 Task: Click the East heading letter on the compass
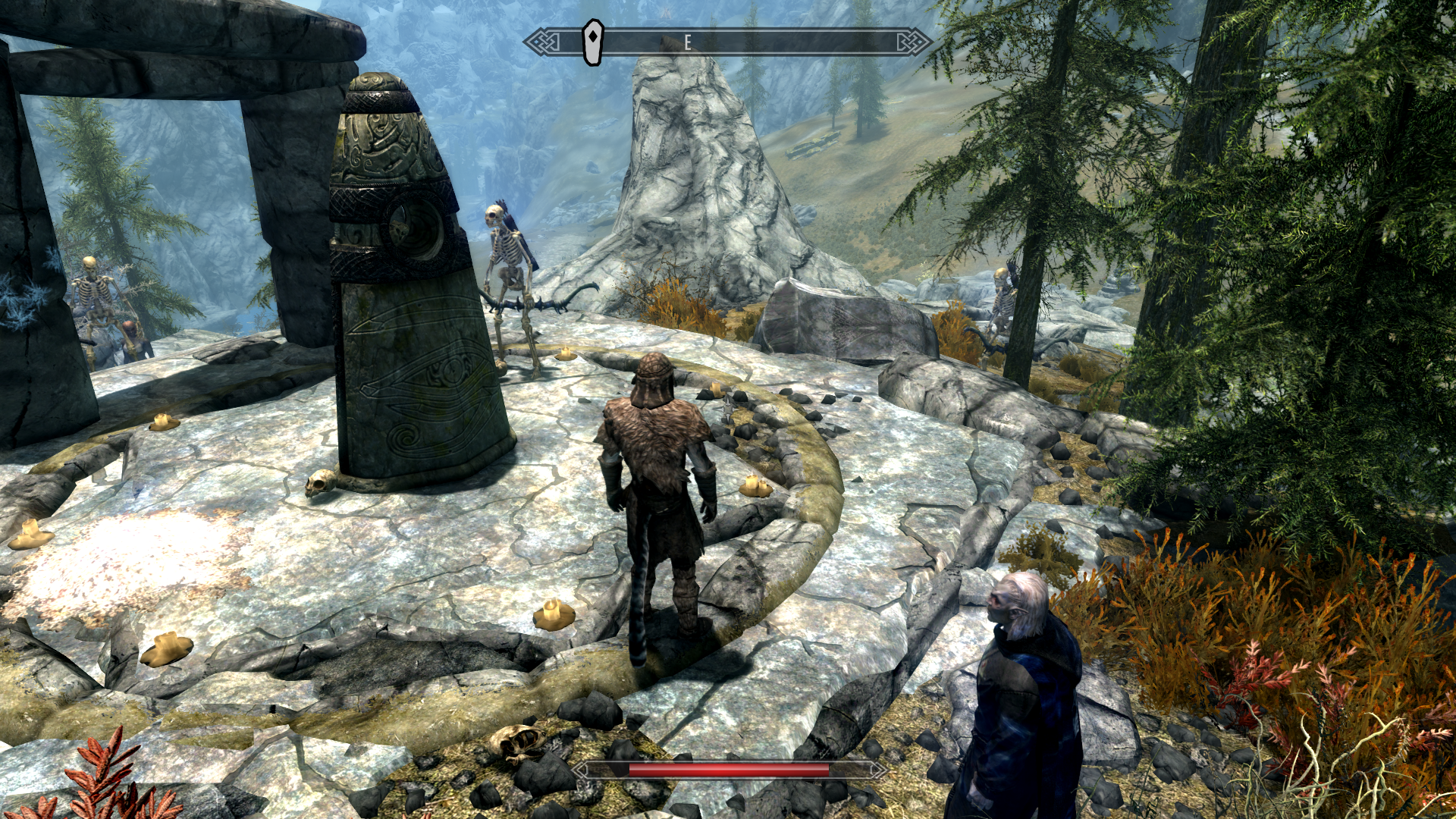point(688,42)
